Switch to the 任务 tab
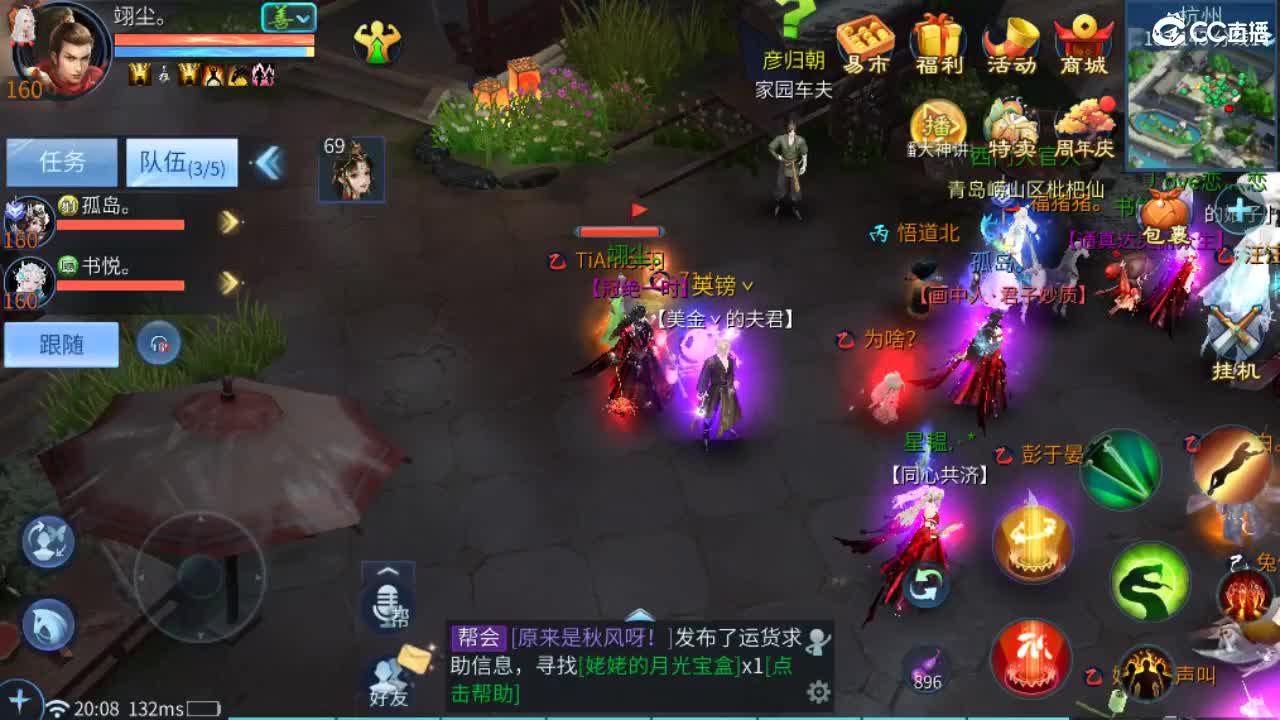The image size is (1280, 720). (x=60, y=161)
